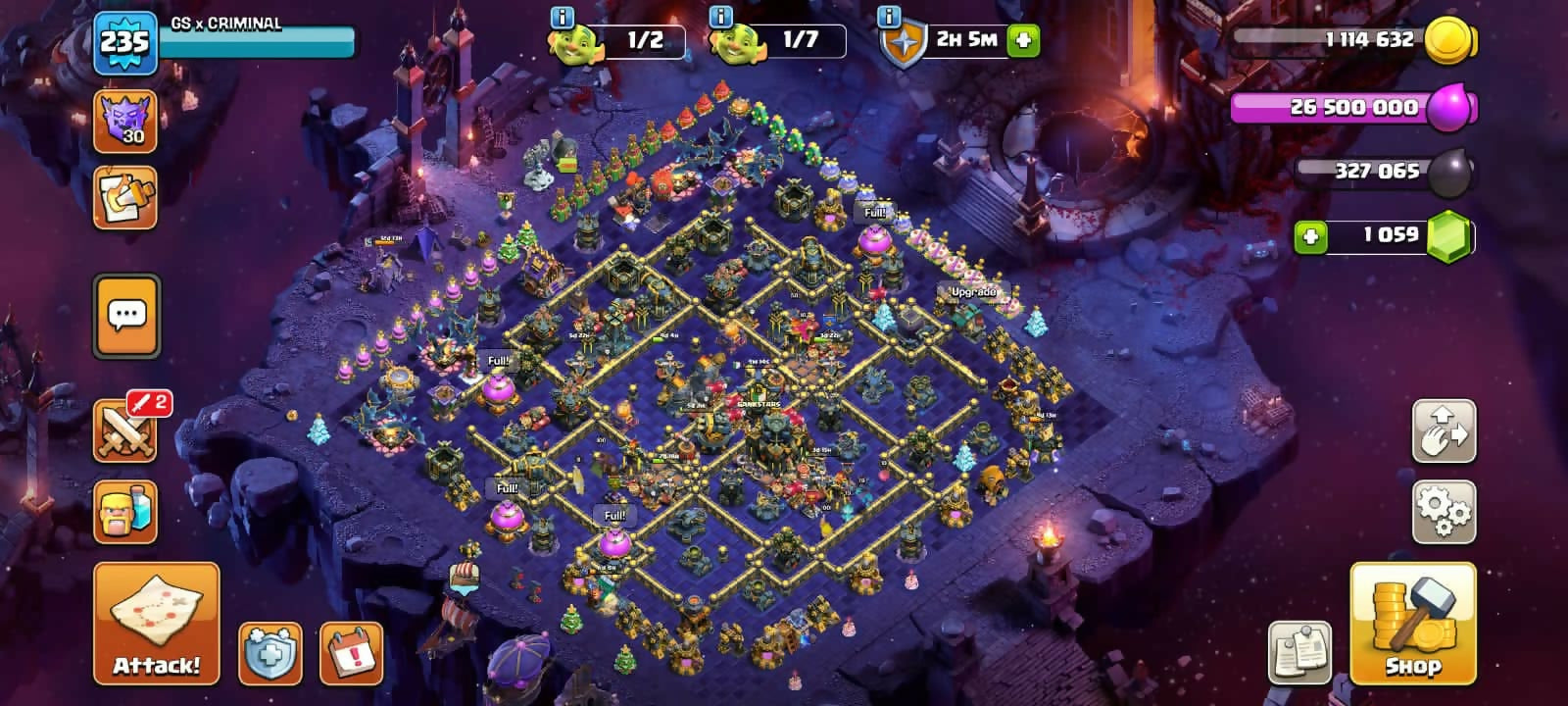1568x706 pixels.
Task: Open the blue shield plus button
Action: coord(270,652)
